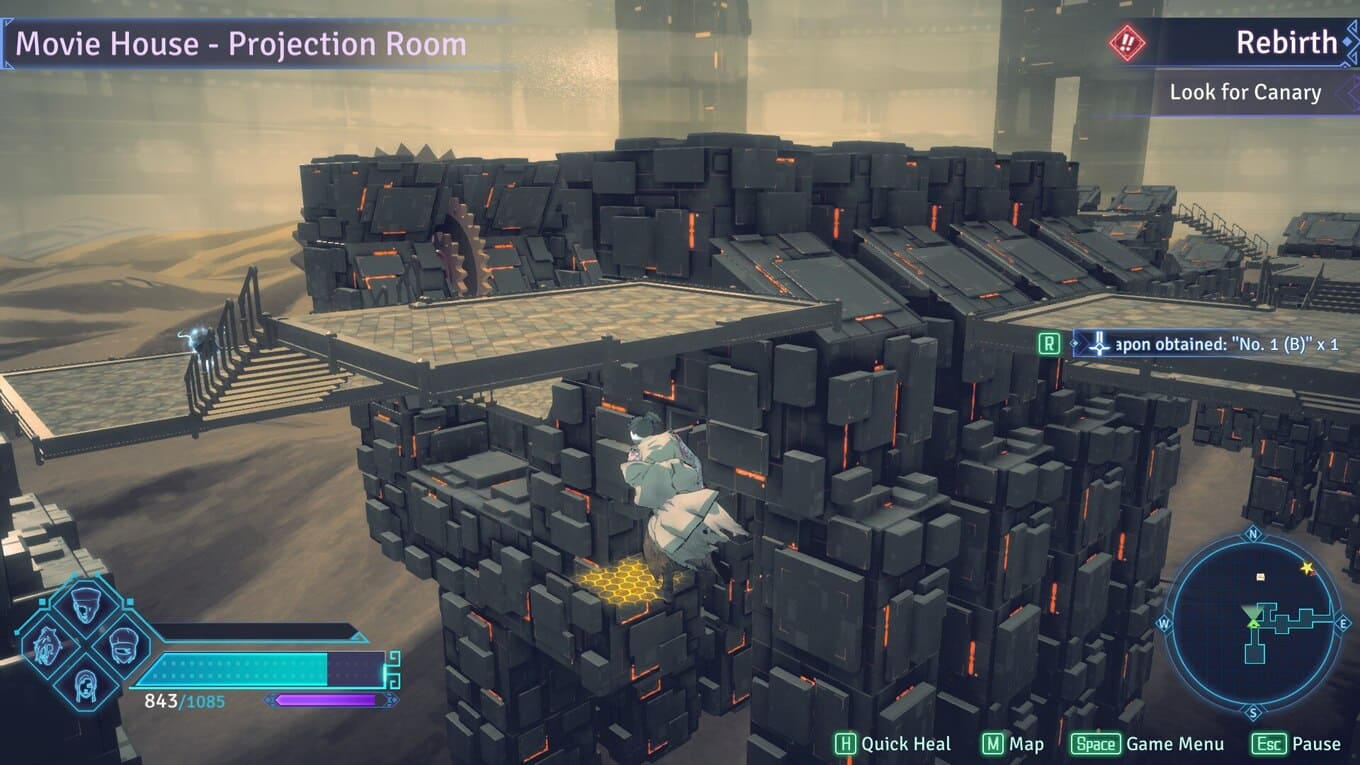Use the Quick Heal option
This screenshot has width=1360, height=765.
(x=893, y=744)
